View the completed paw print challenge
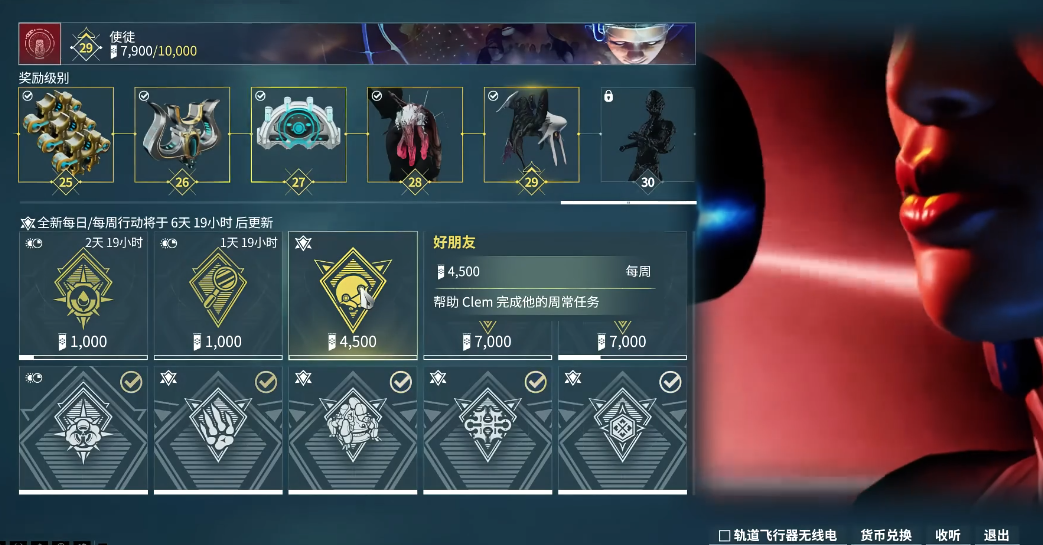1043x545 pixels. tap(218, 428)
